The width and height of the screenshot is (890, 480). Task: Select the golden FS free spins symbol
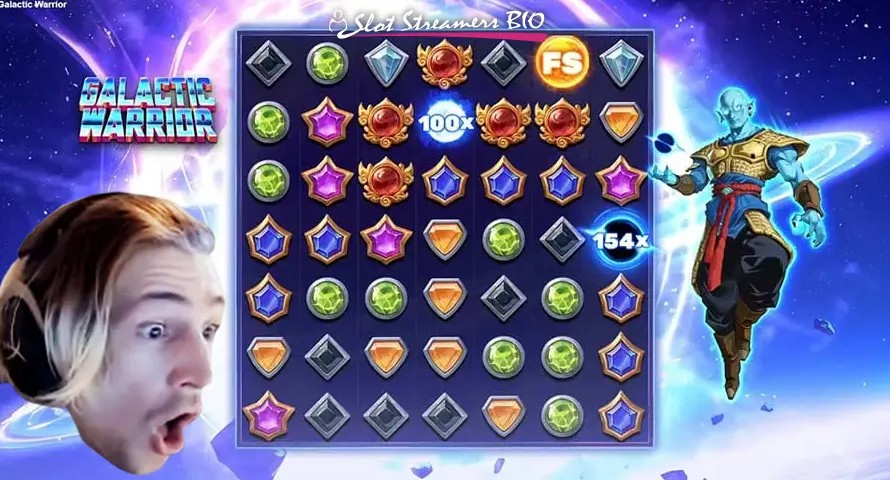point(561,63)
